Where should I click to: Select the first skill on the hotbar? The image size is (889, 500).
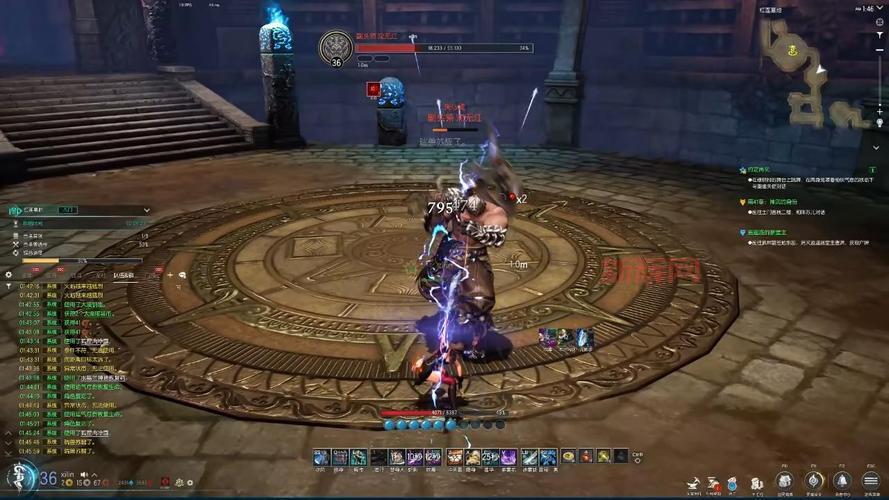tap(321, 457)
